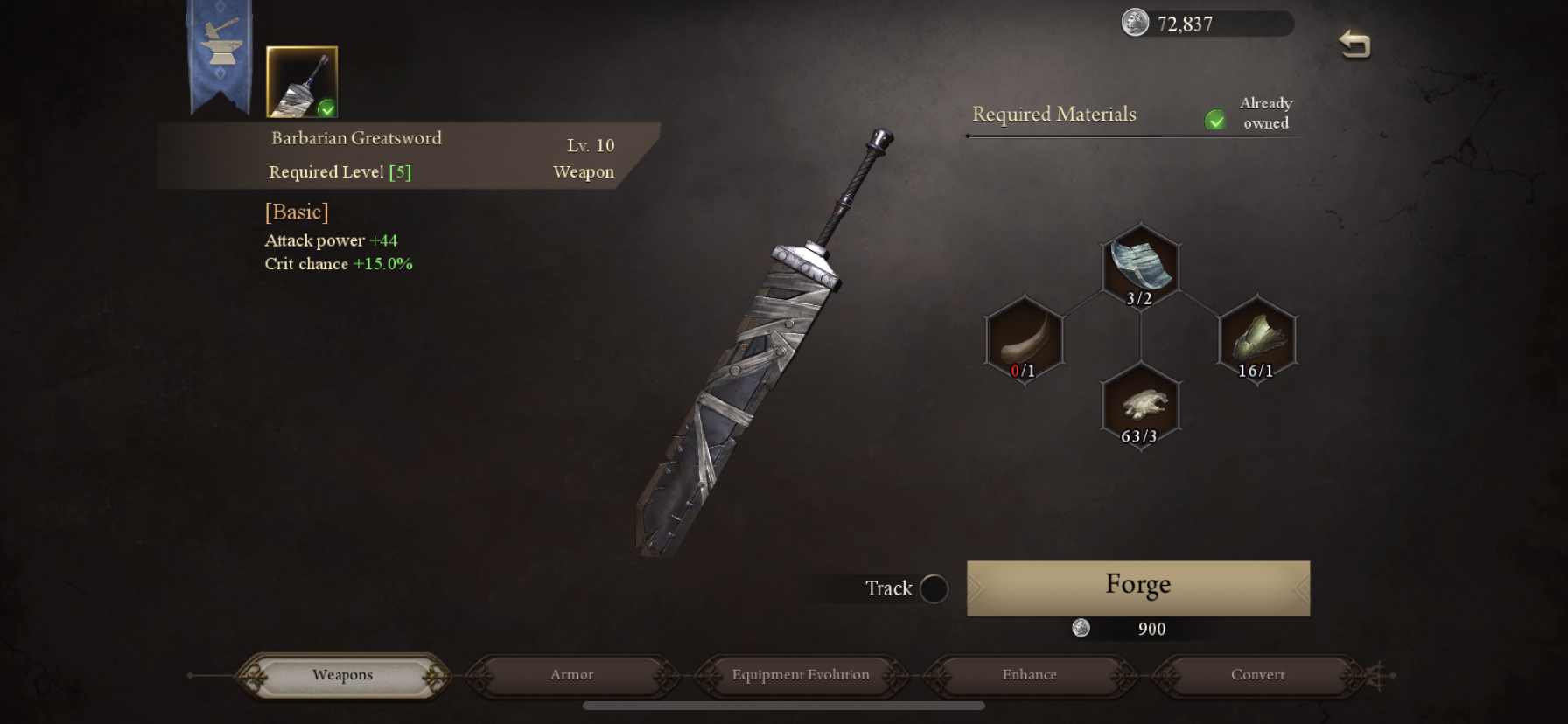Toggle the Already owned checkmark
The image size is (1568, 724).
[x=1215, y=120]
